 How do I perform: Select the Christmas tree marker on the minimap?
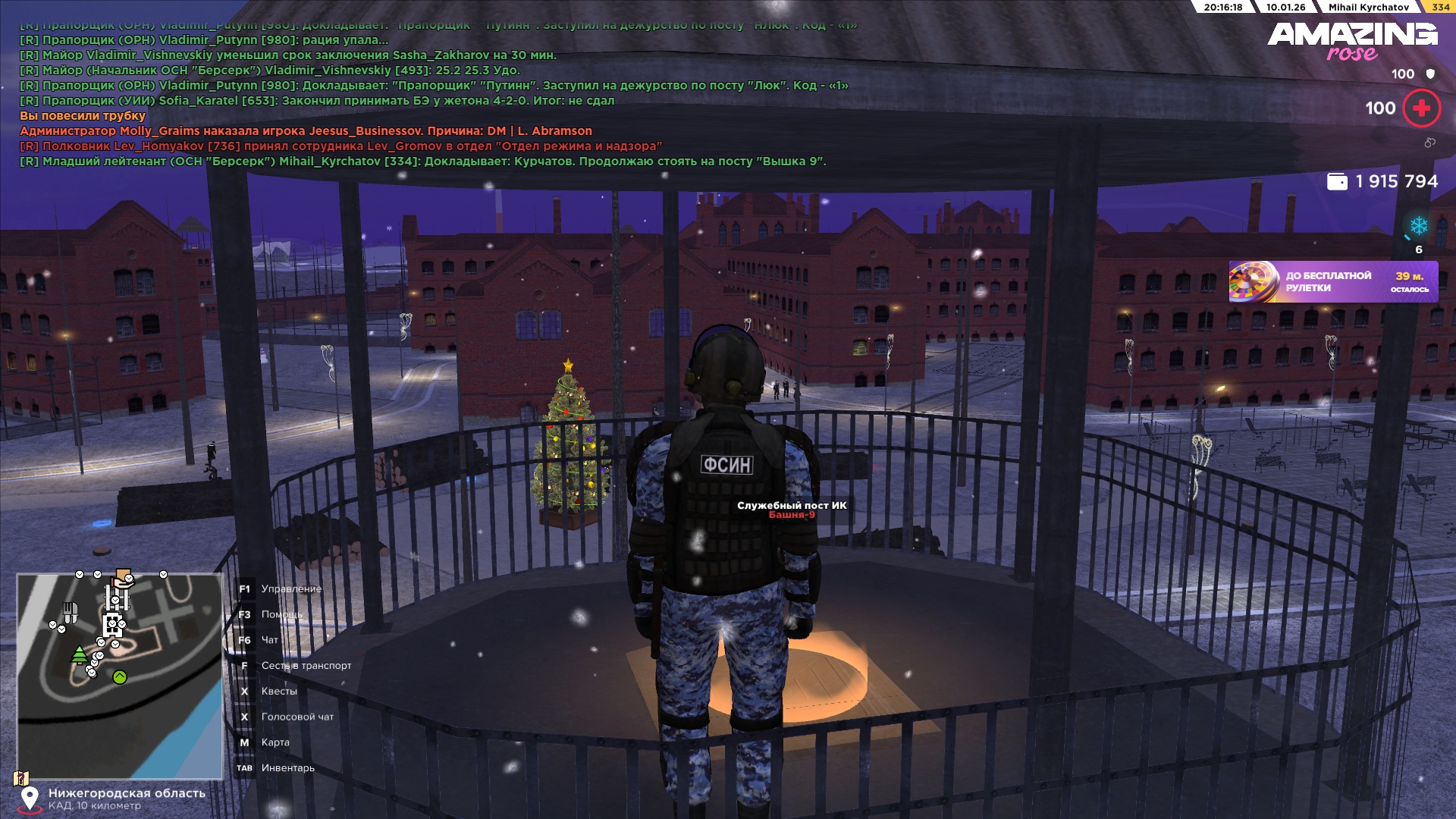(x=79, y=654)
